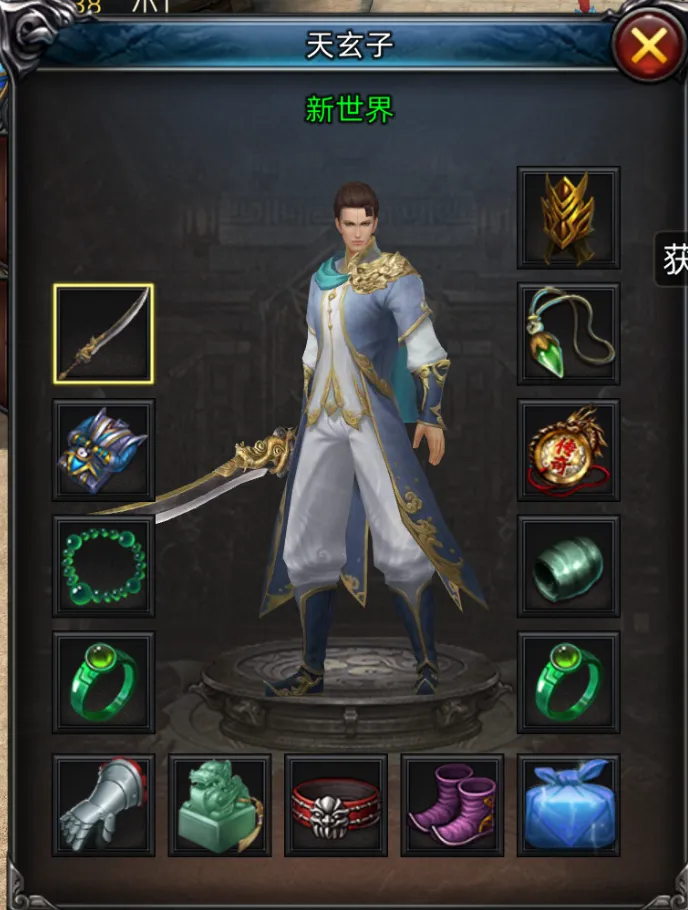The image size is (688, 910).
Task: Select the green gem pendant necklace slot
Action: [x=568, y=334]
